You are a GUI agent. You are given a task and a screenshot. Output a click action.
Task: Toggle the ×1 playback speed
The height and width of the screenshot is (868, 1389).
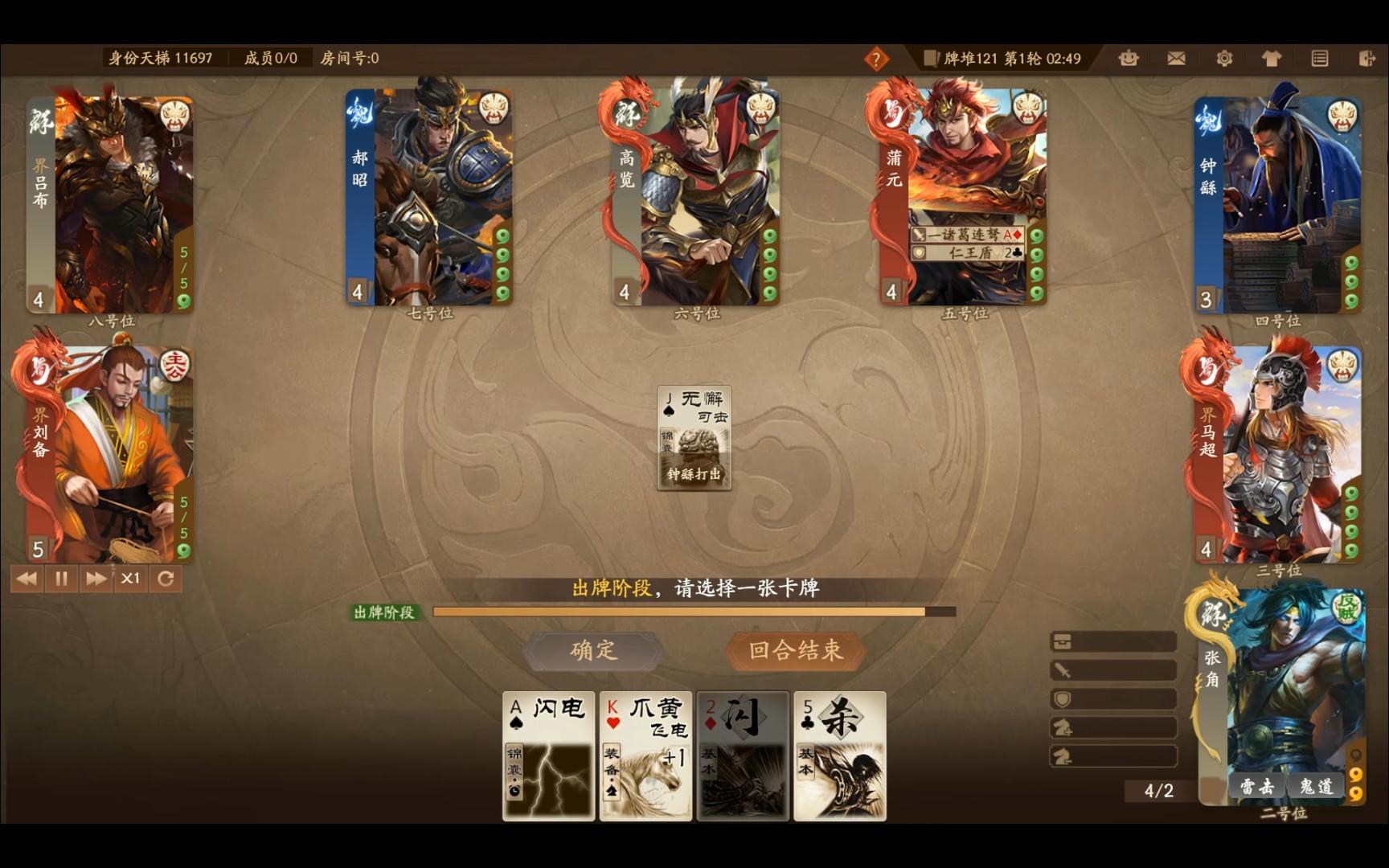pyautogui.click(x=130, y=578)
